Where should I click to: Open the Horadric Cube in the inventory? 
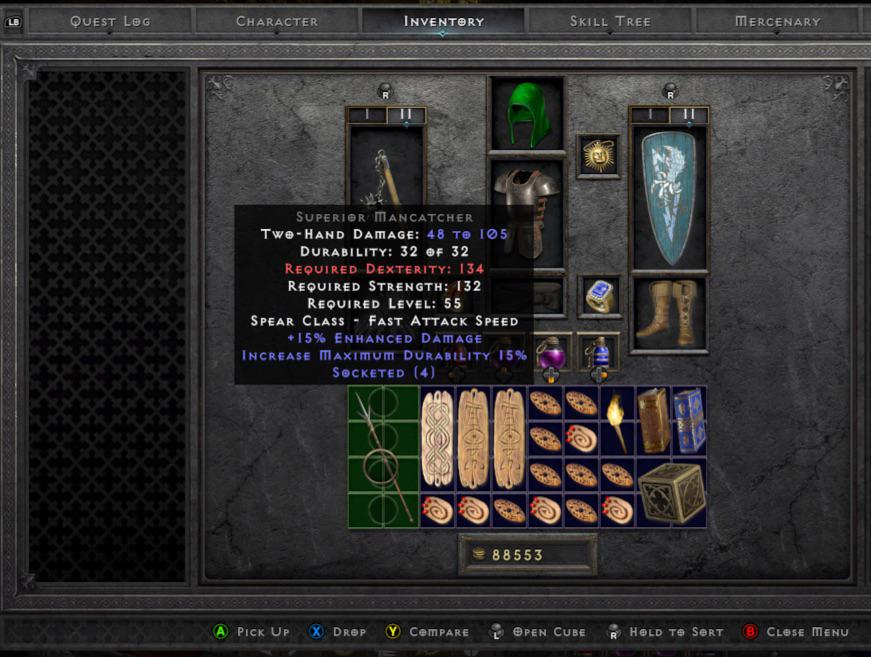click(x=671, y=492)
